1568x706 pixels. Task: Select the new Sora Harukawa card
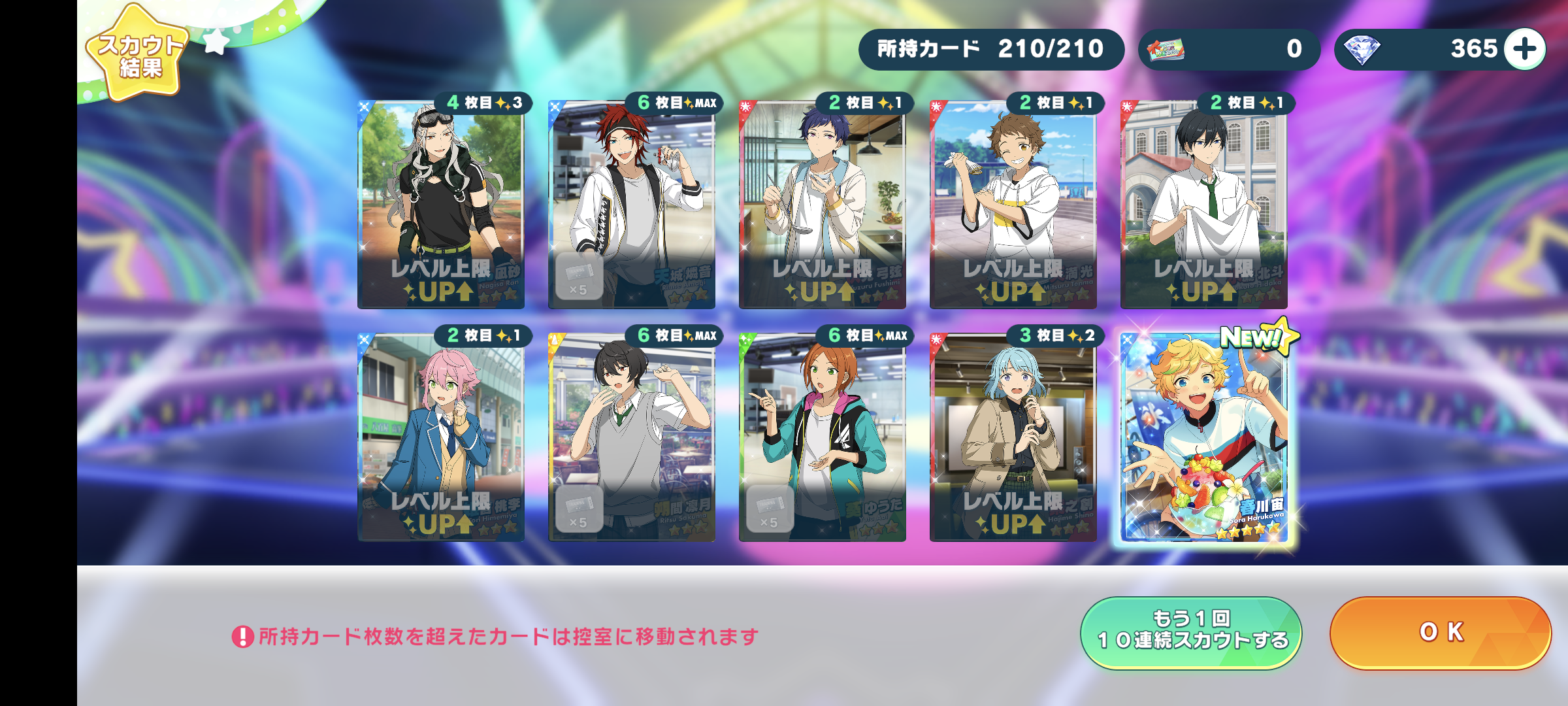pyautogui.click(x=1204, y=437)
